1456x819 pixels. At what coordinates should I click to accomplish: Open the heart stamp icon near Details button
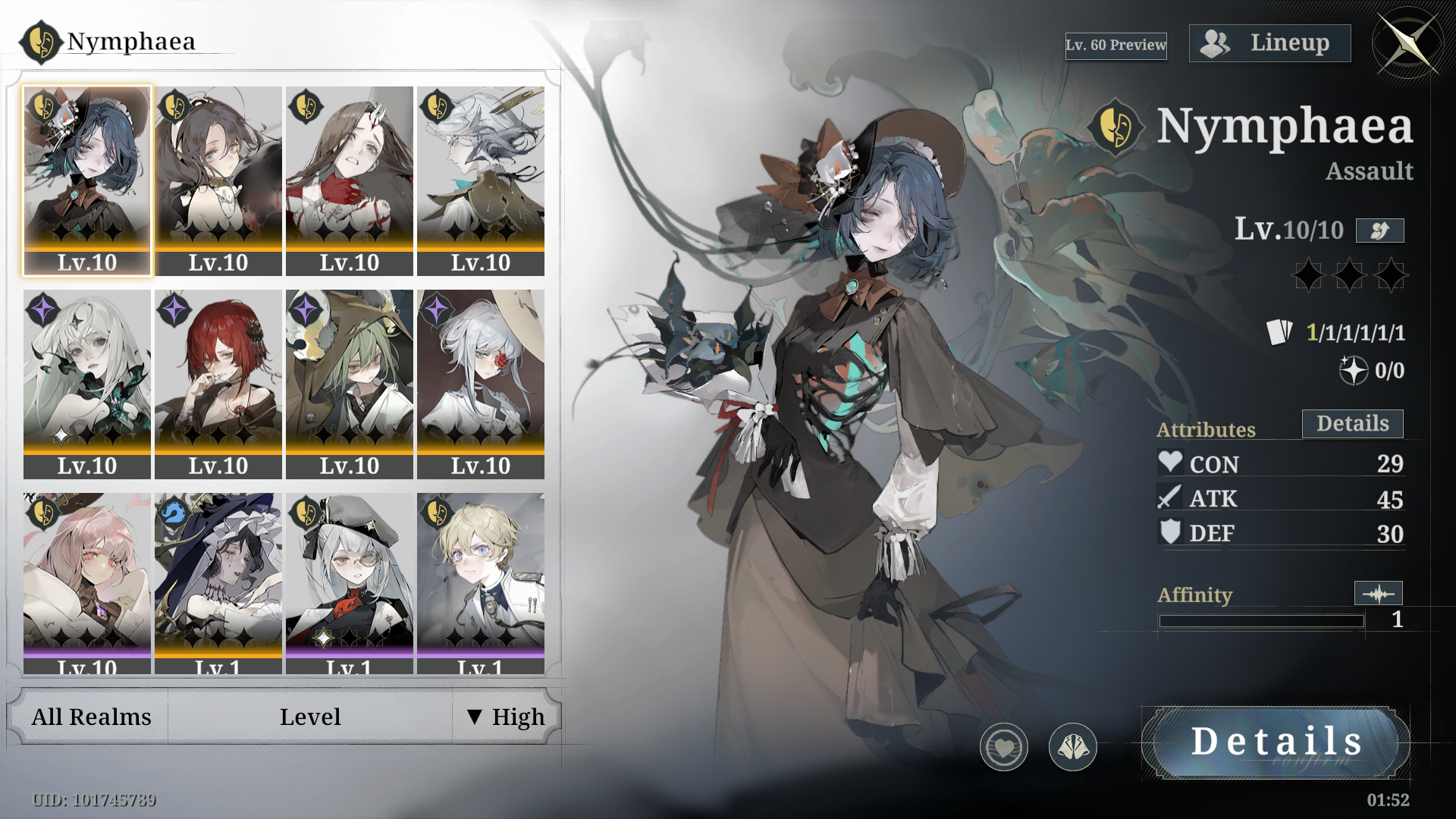point(1004,747)
